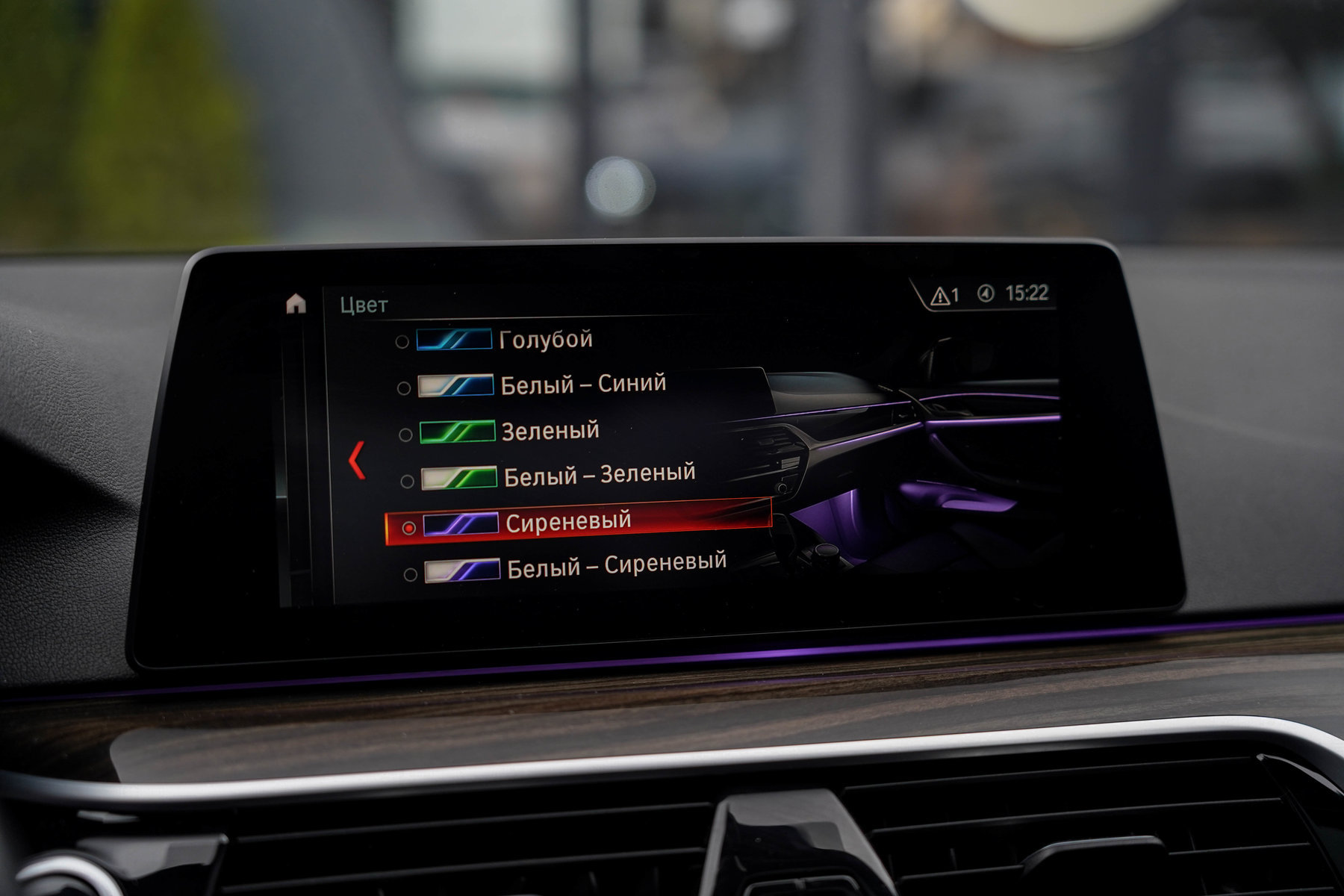Image resolution: width=1344 pixels, height=896 pixels.
Task: Choose the Белый – Синий lighting color
Action: coord(582,385)
